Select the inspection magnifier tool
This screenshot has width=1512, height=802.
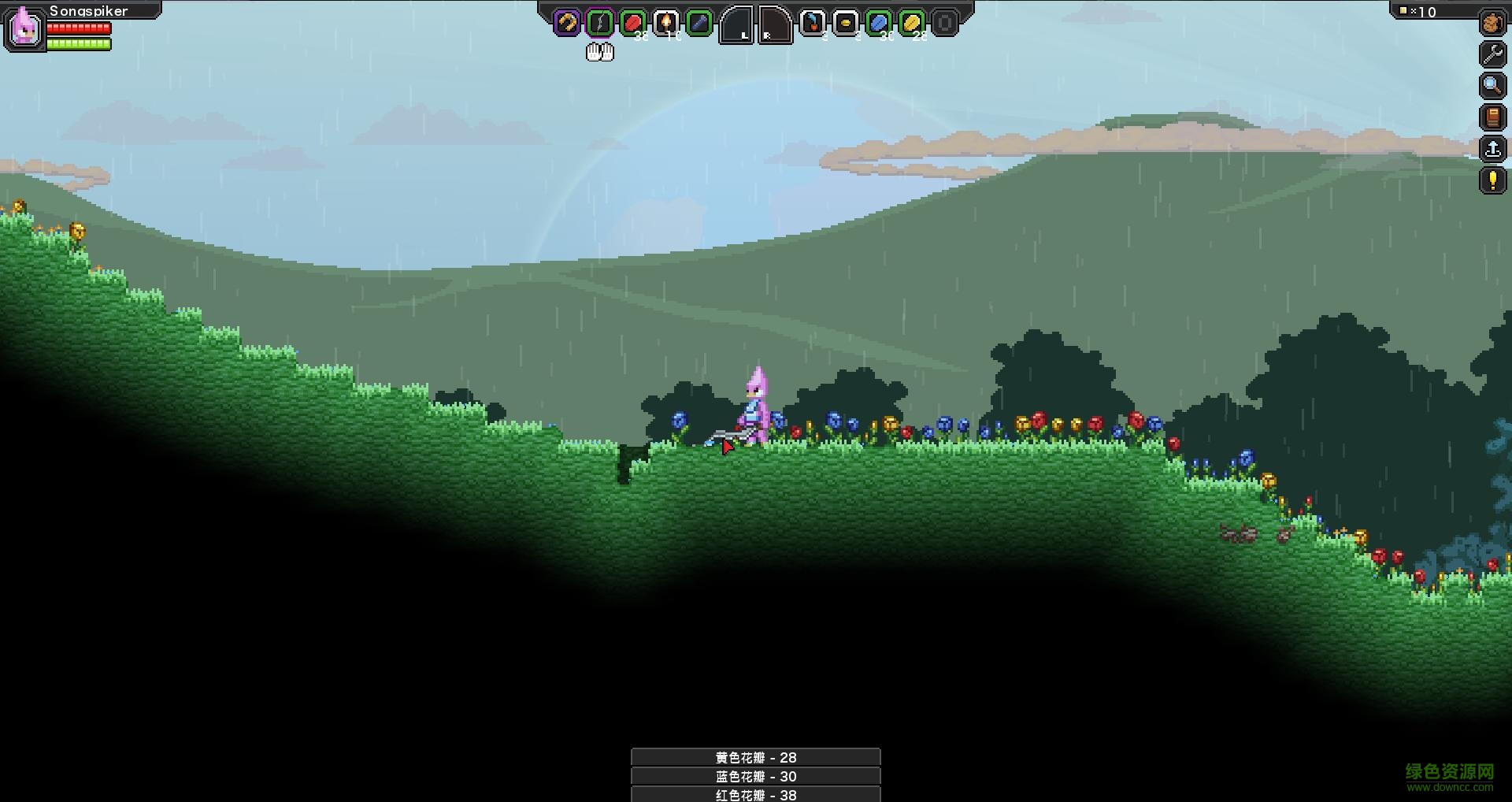coord(1491,85)
